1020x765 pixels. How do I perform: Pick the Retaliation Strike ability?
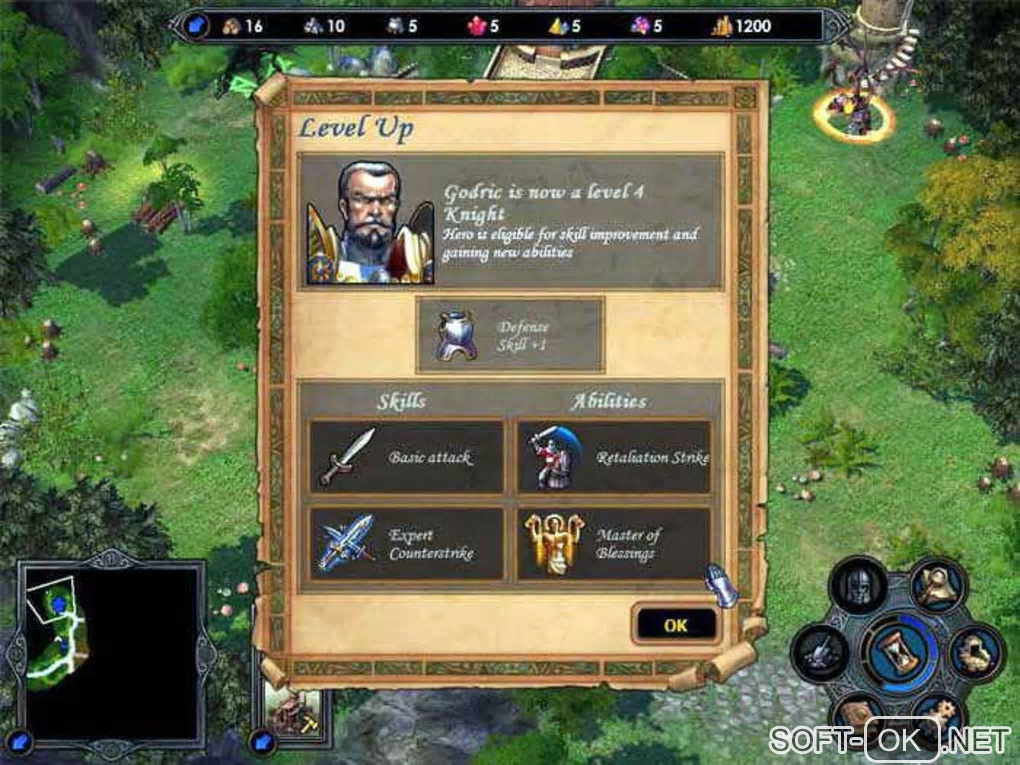point(614,457)
